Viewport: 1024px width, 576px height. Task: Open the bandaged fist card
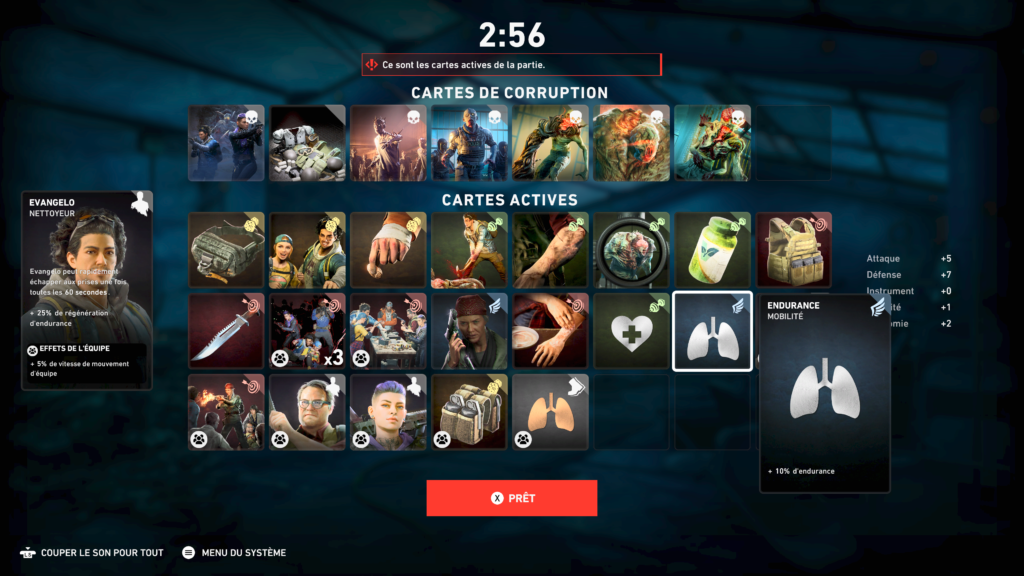pyautogui.click(x=388, y=250)
